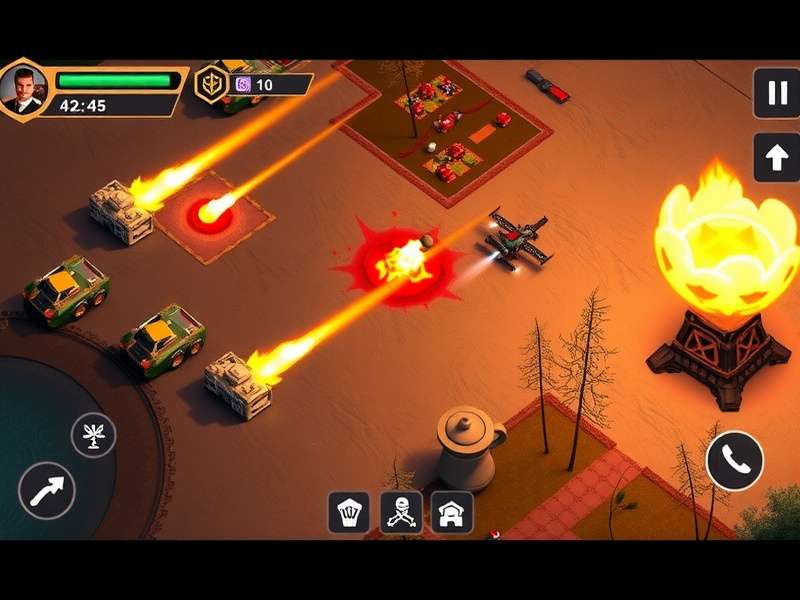
Task: Open the pentagon shield icon
Action: coord(348,512)
